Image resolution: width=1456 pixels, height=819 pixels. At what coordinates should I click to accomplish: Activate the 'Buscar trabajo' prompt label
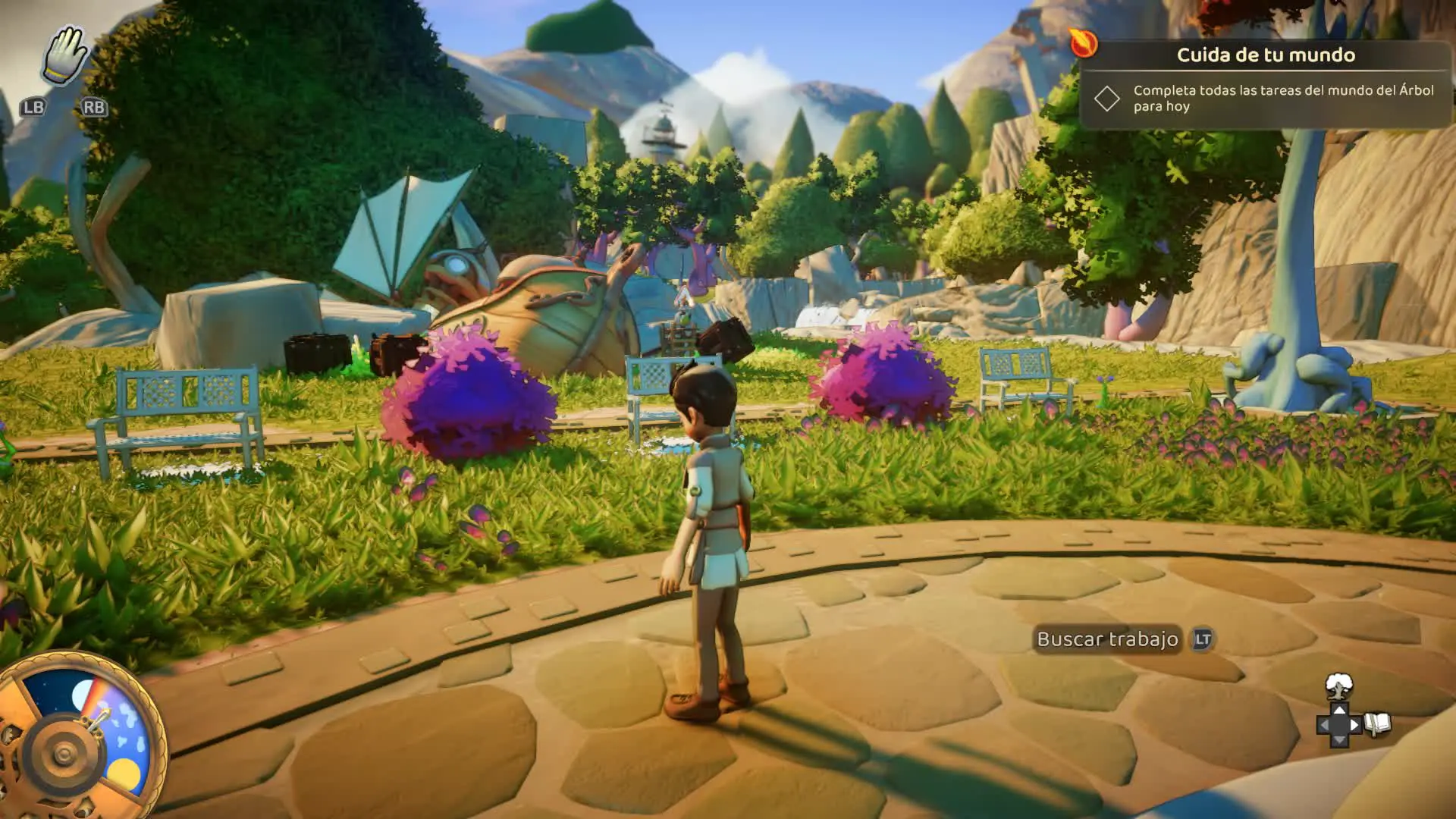pyautogui.click(x=1107, y=639)
